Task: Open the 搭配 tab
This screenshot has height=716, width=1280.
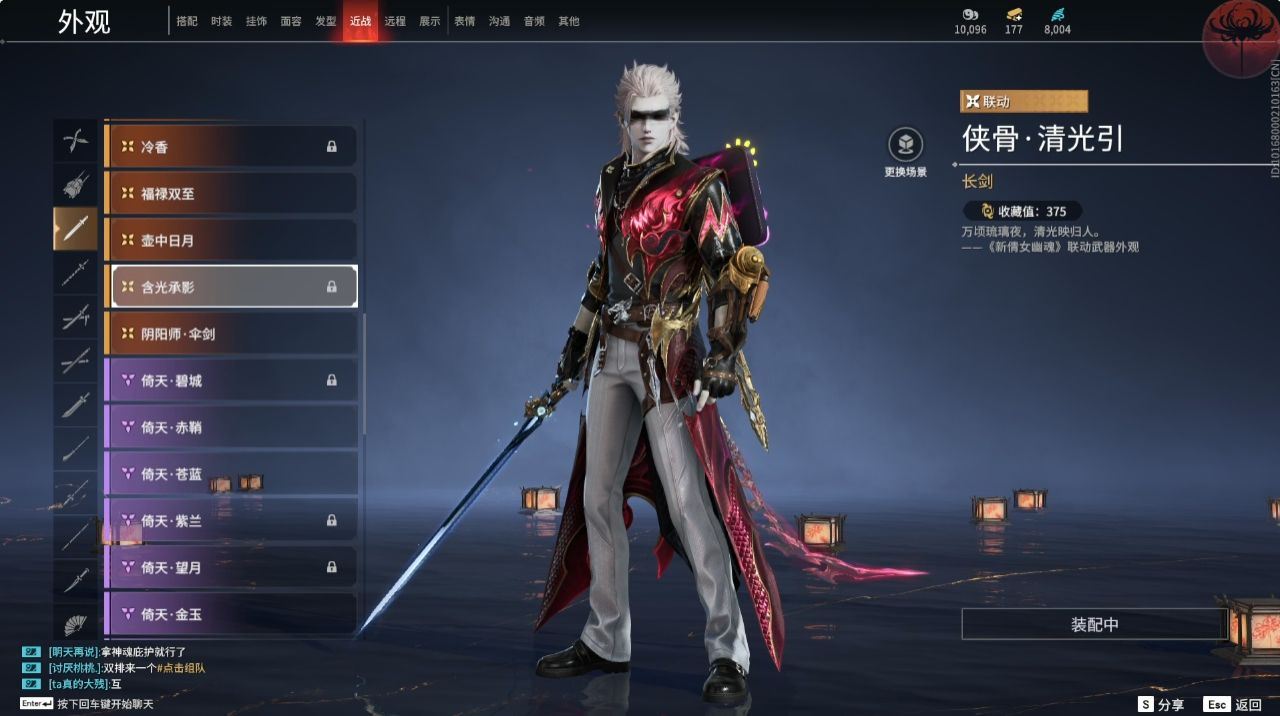Action: coord(187,21)
